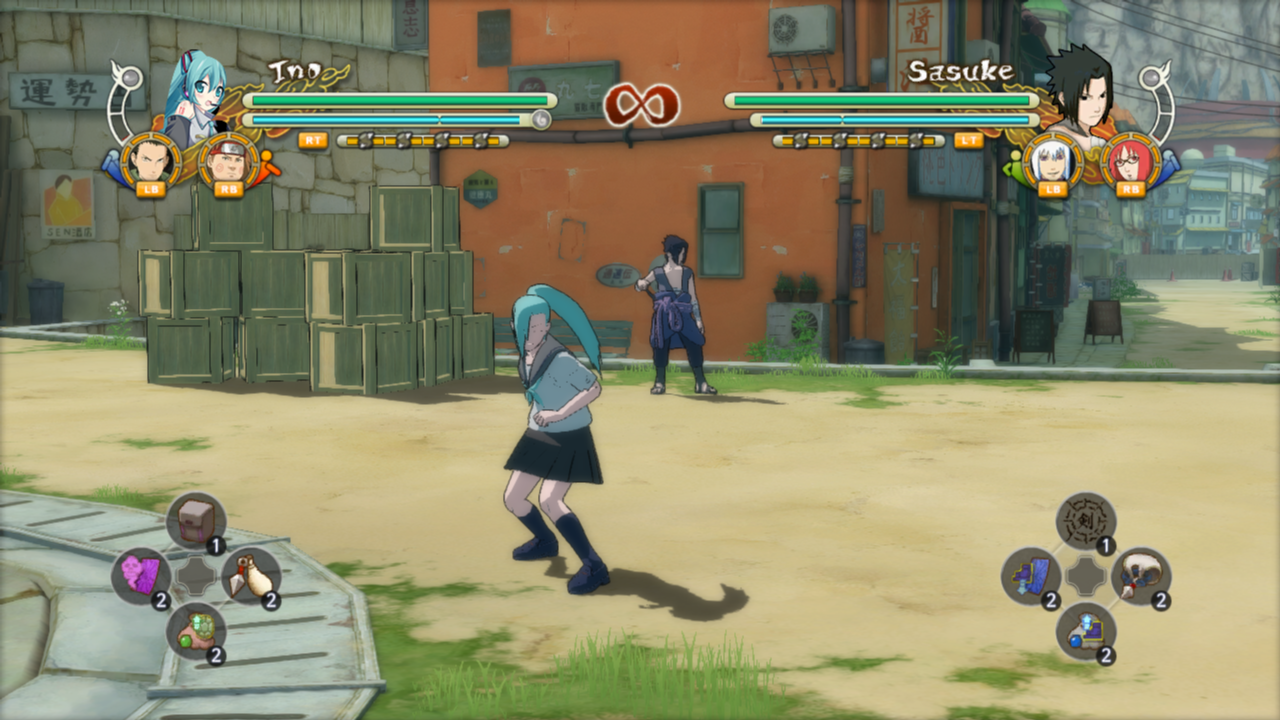This screenshot has width=1280, height=720.
Task: Use Sasuke's white pouch with kunai item
Action: tap(1141, 576)
